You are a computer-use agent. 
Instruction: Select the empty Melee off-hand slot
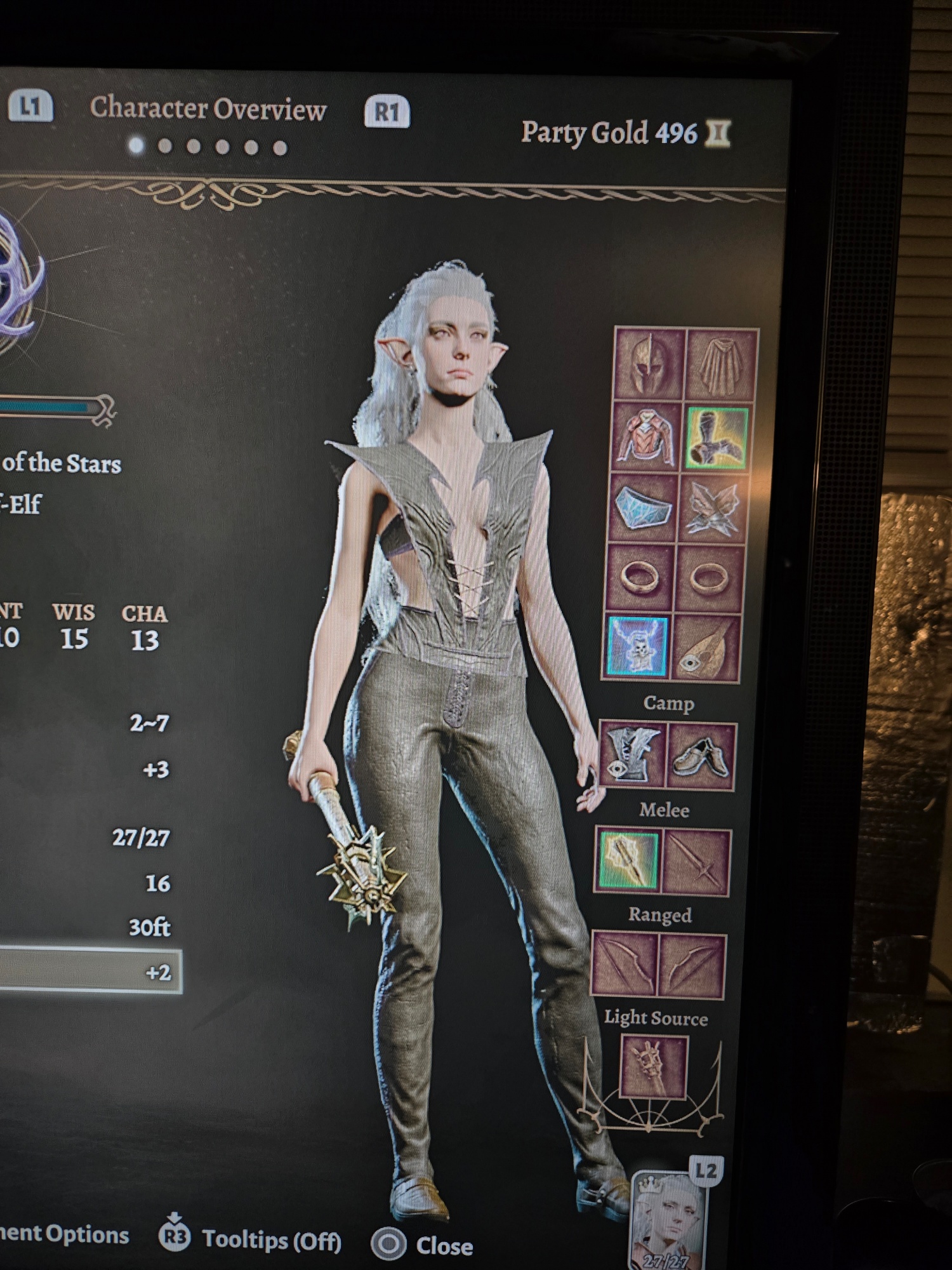(x=696, y=862)
